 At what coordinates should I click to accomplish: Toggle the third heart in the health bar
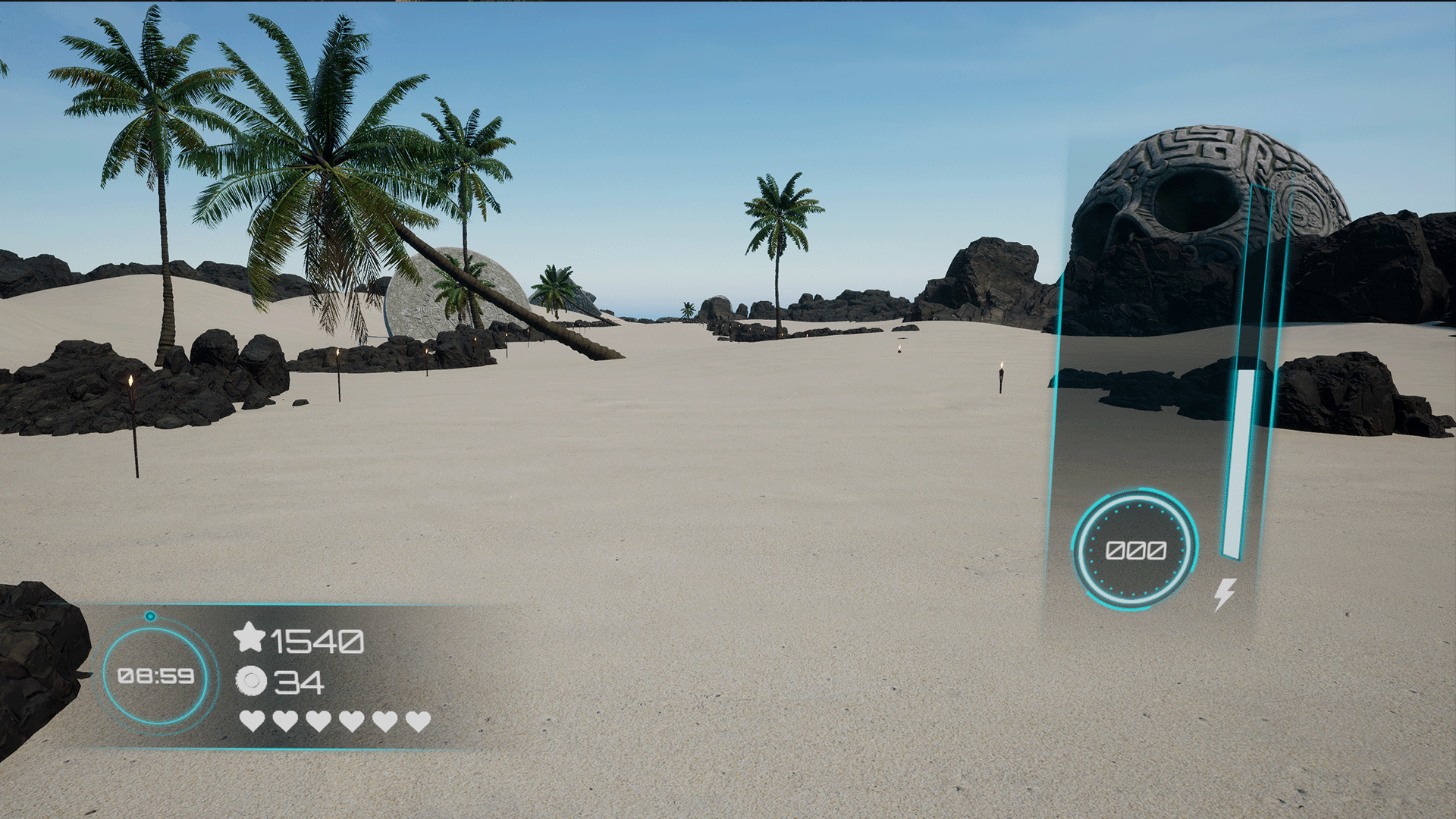pyautogui.click(x=318, y=720)
